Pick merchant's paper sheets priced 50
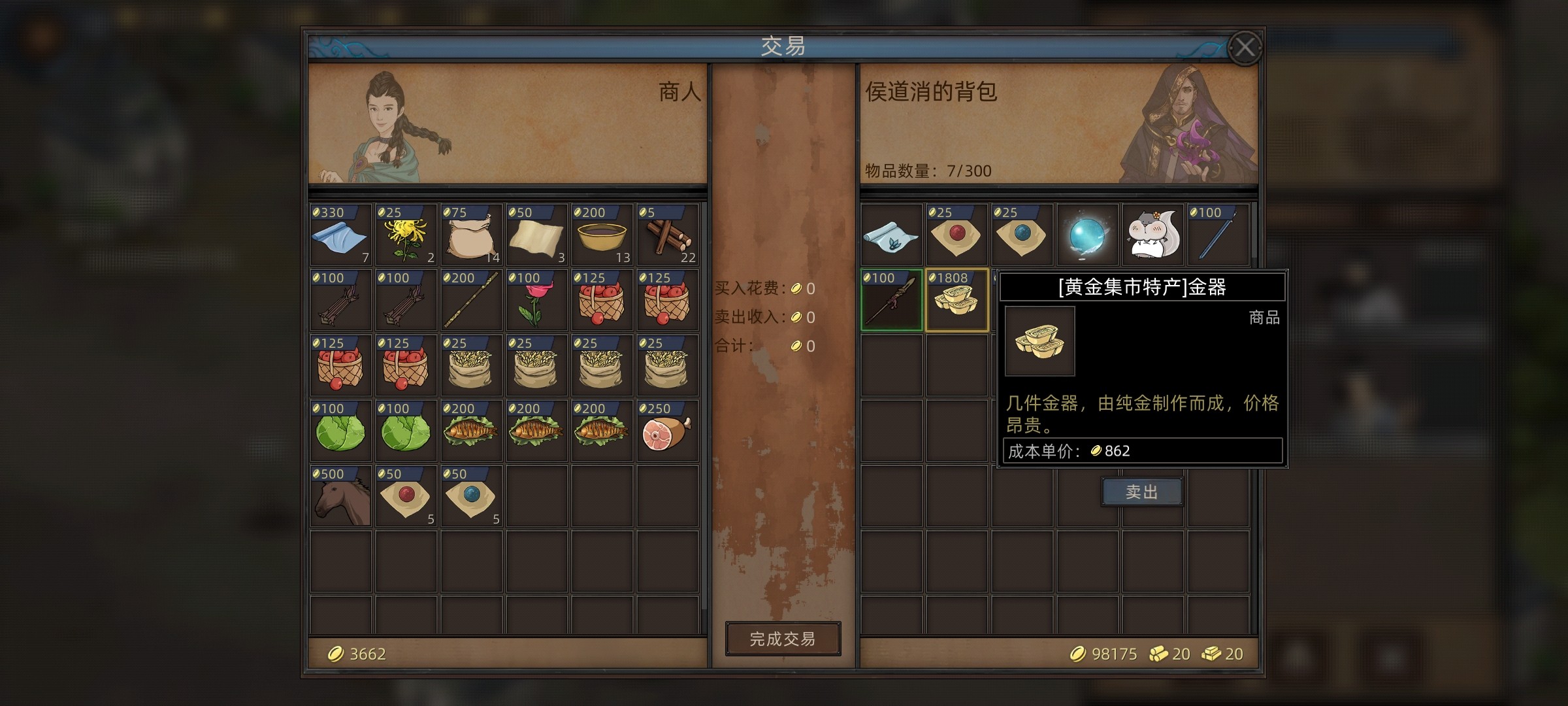Viewport: 1568px width, 706px height. (536, 235)
